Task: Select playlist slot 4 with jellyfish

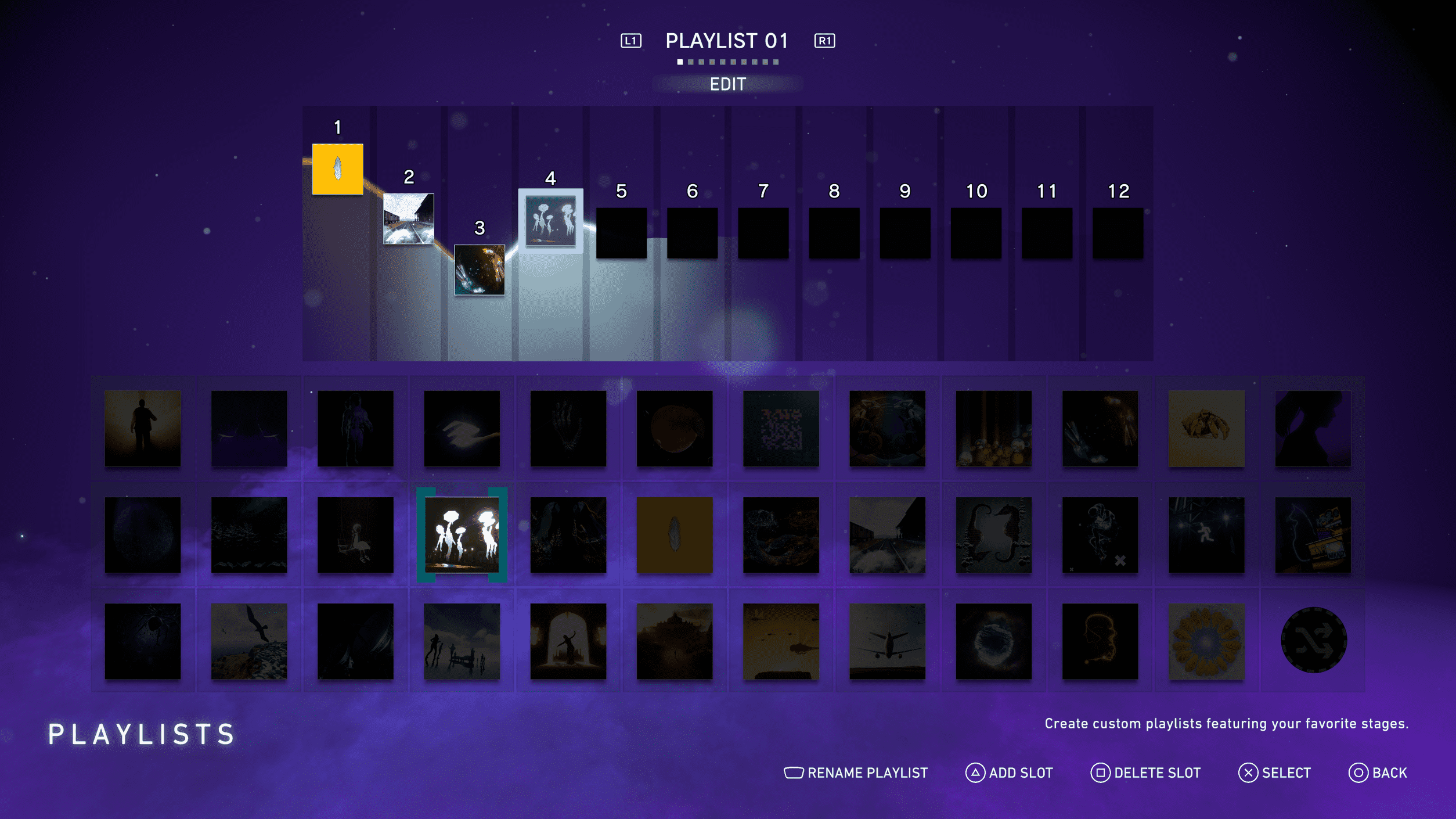Action: (x=550, y=221)
